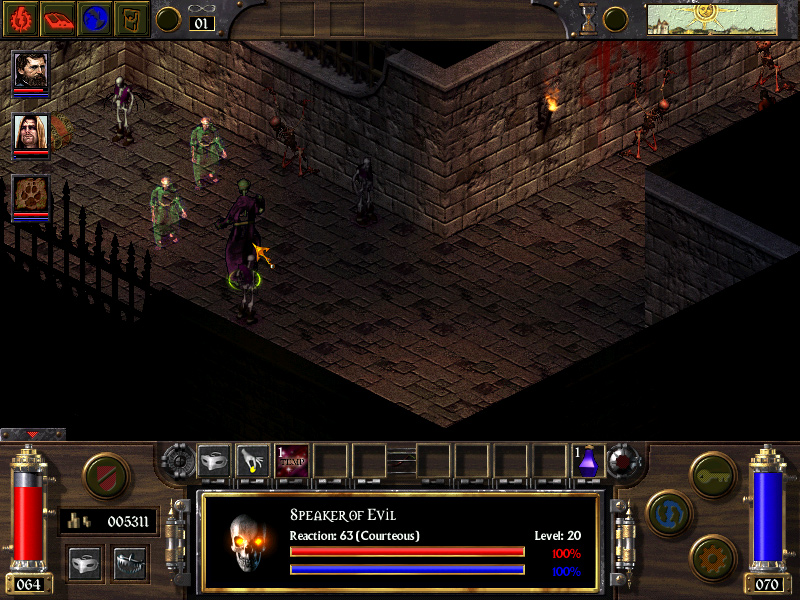Click the hourglass sleep button
This screenshot has height=600, width=800.
click(589, 18)
